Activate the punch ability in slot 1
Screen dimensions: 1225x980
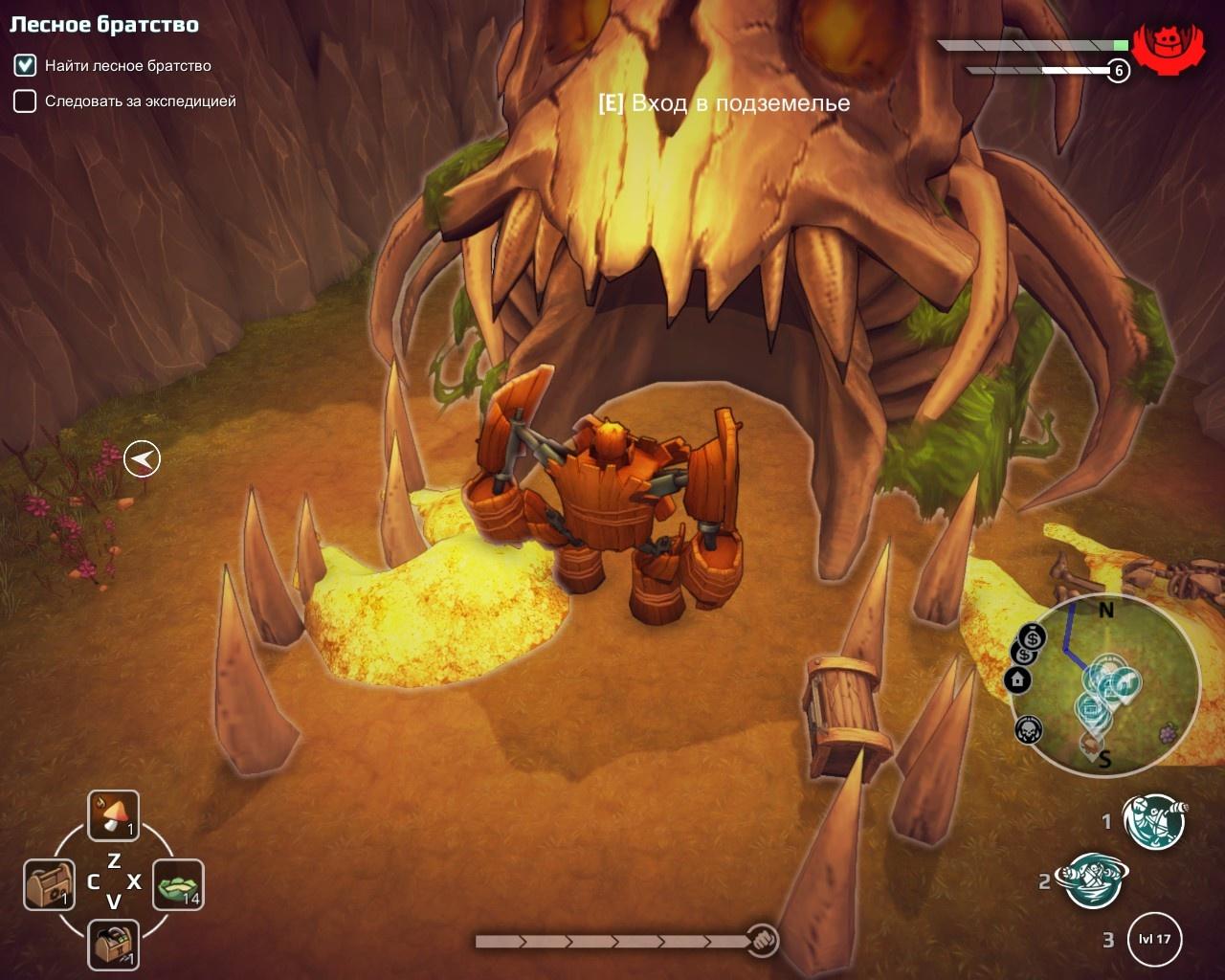coord(1154,821)
